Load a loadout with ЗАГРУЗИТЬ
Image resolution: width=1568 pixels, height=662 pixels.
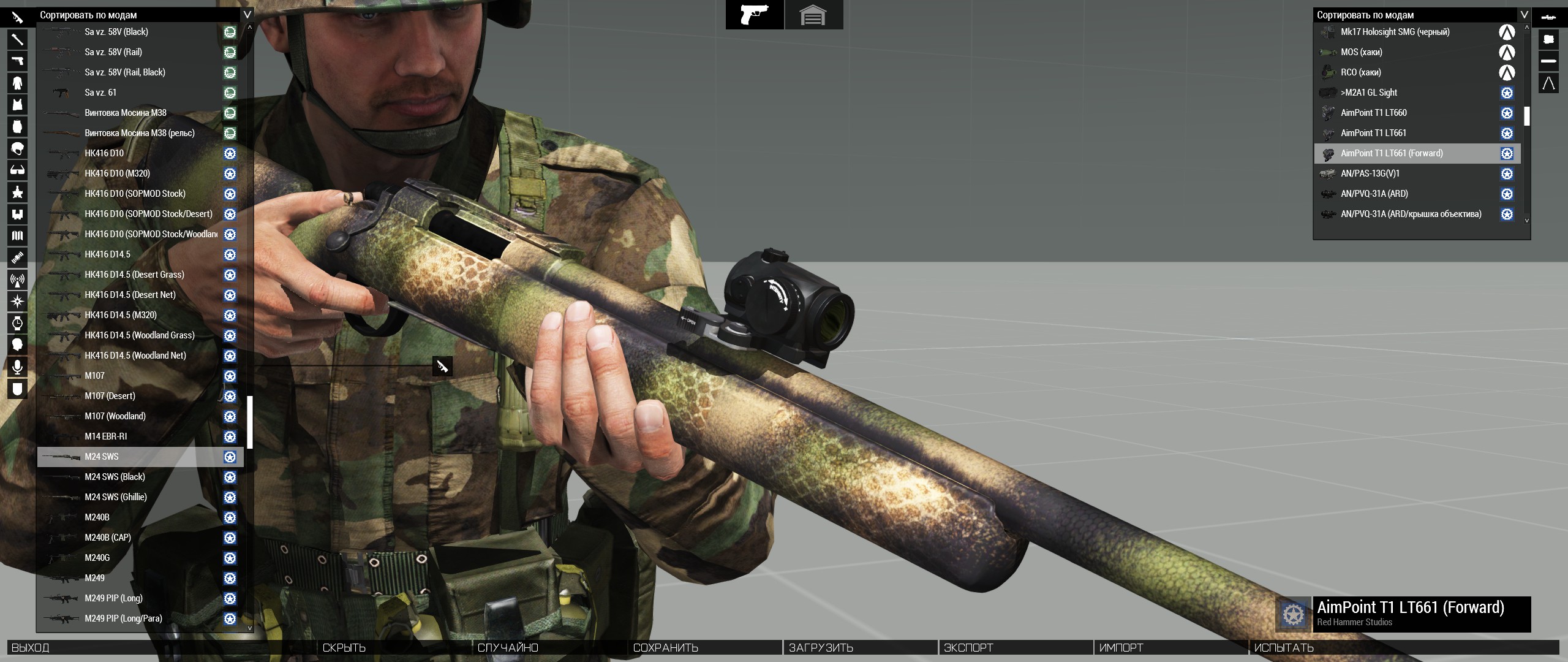[x=821, y=648]
